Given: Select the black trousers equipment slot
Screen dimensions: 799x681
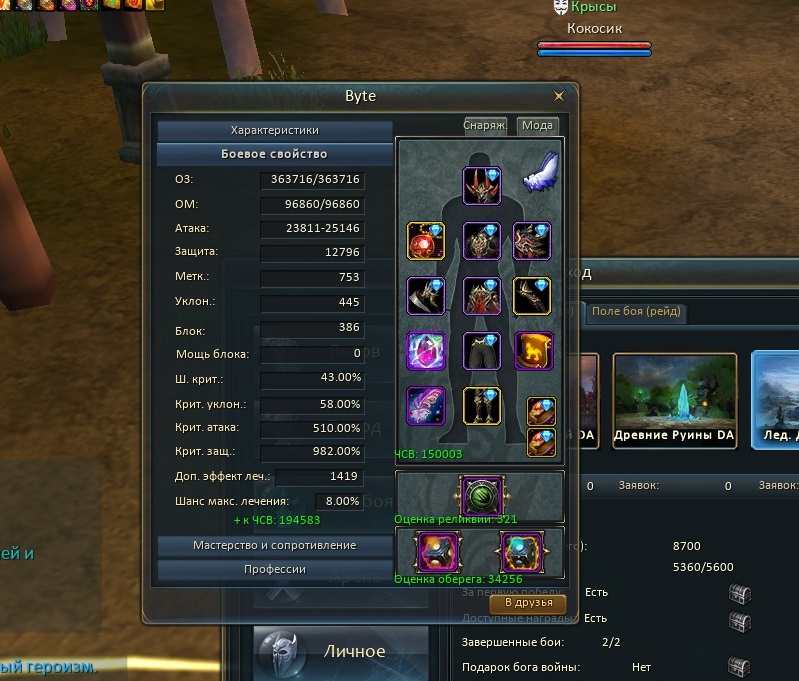Looking at the screenshot, I should pyautogui.click(x=481, y=351).
